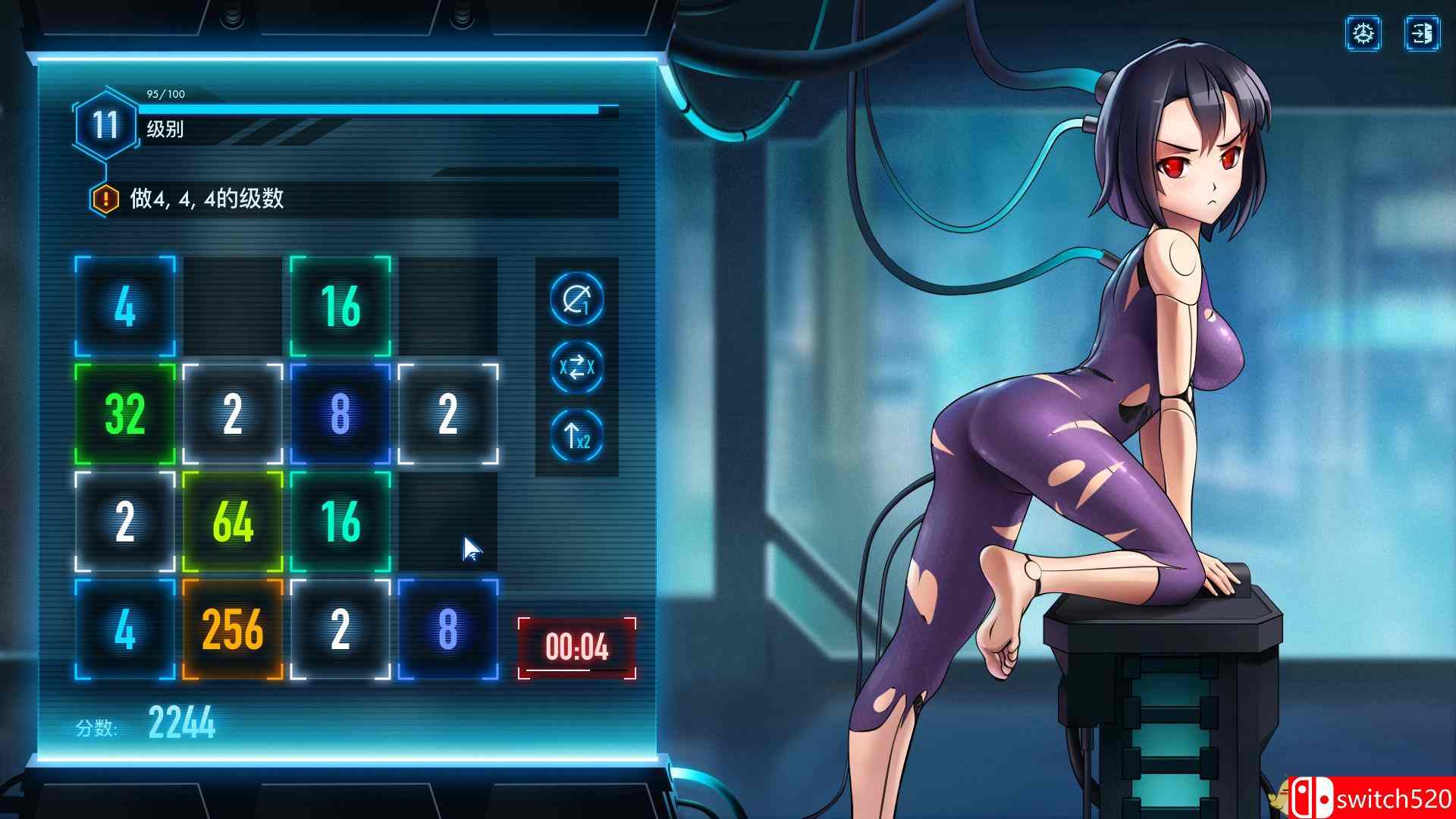Click the exit game icon in top-right corner

(1423, 33)
